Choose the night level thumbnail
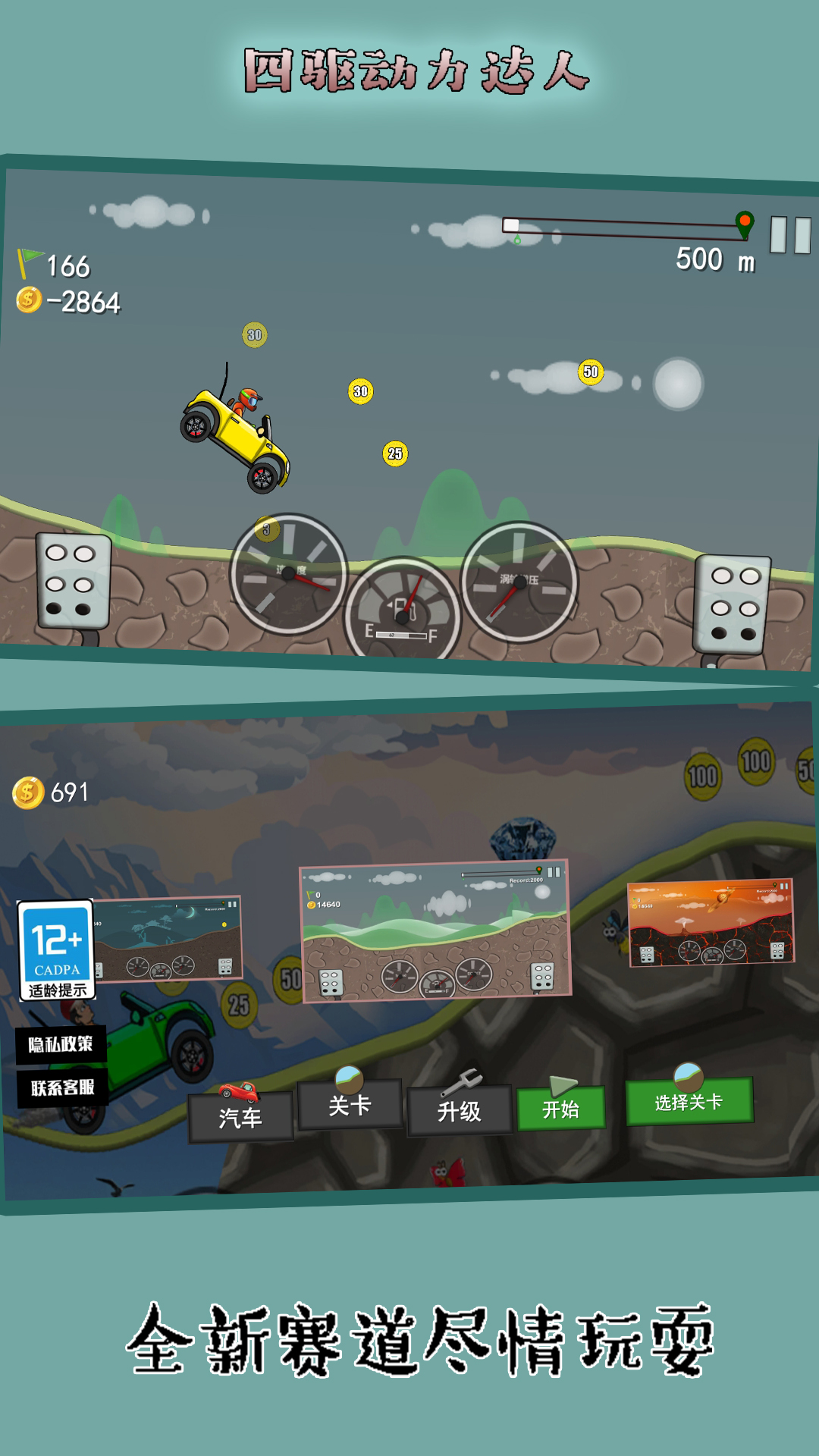This screenshot has width=819, height=1456. coord(168,939)
